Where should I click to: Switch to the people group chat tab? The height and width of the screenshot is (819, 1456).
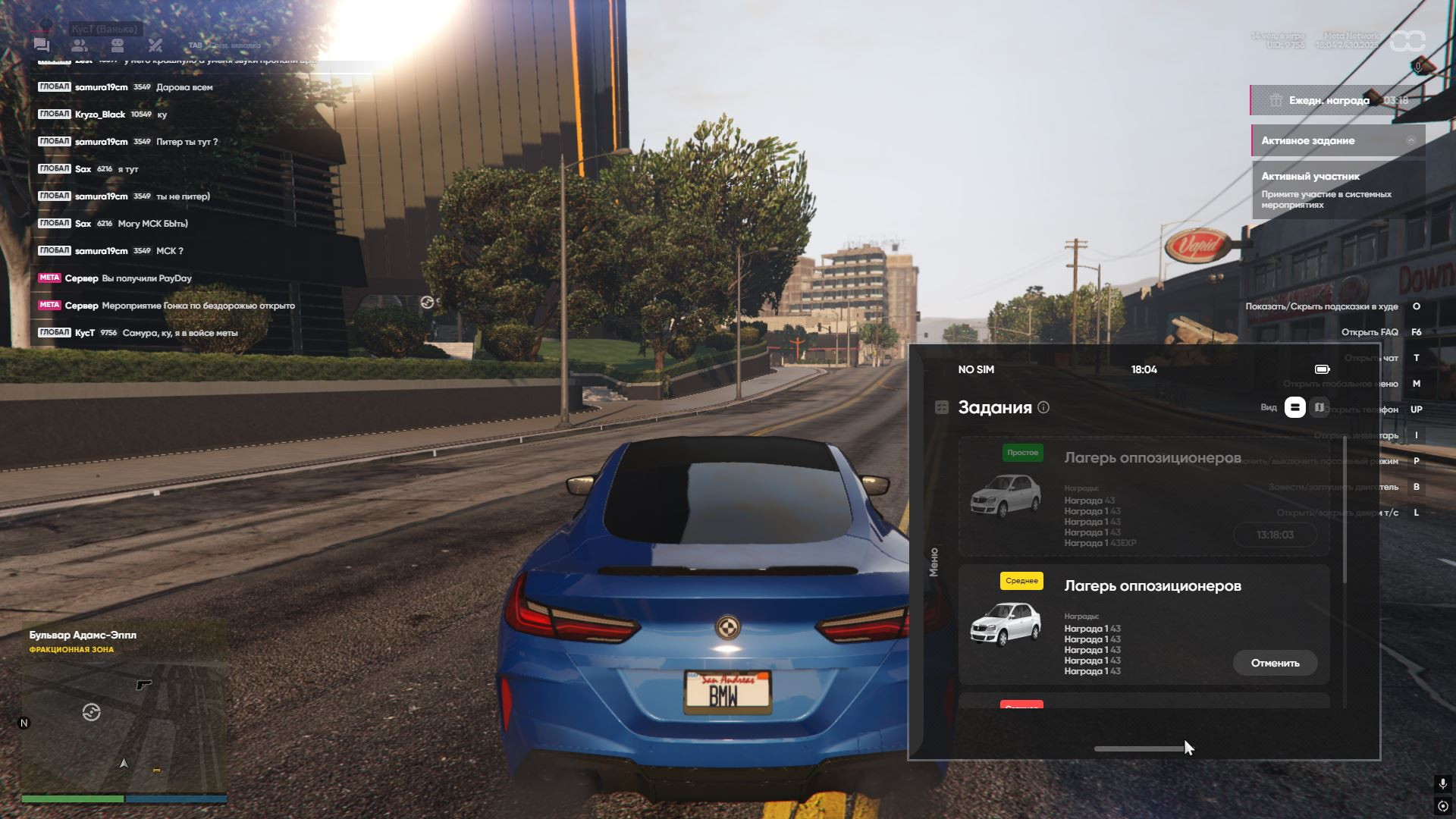click(x=80, y=45)
